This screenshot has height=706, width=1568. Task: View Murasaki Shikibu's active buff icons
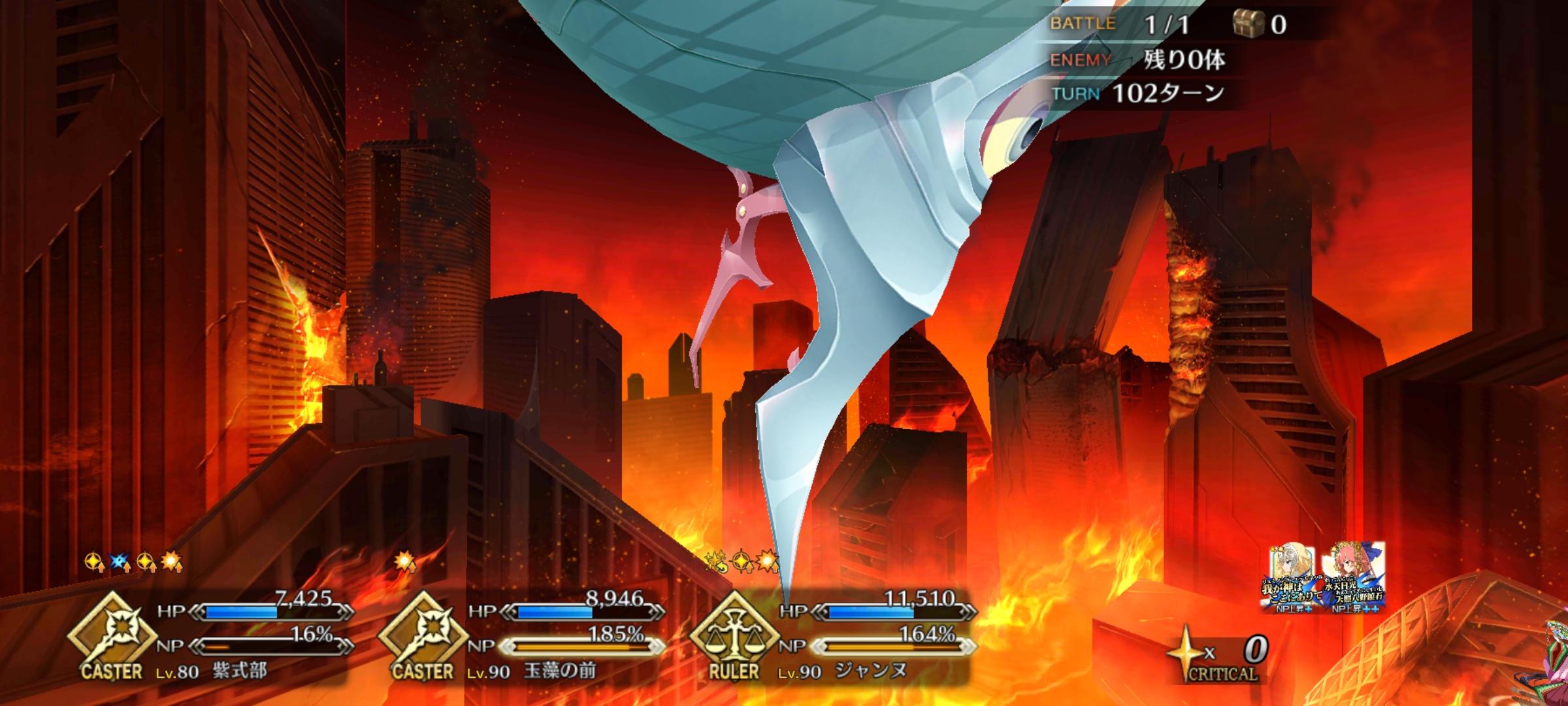(134, 562)
